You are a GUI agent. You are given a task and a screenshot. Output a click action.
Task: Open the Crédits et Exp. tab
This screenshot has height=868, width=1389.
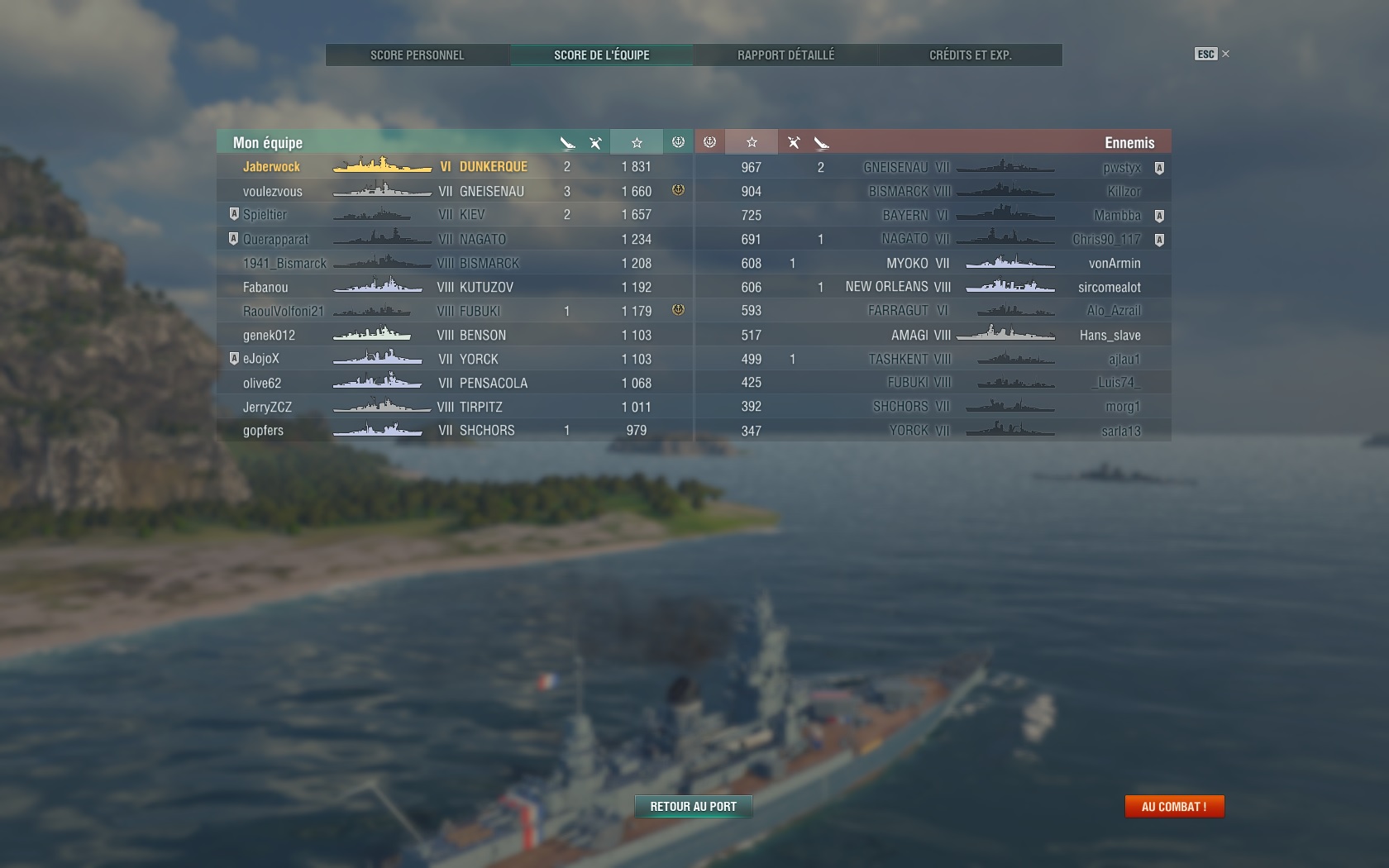(x=970, y=55)
